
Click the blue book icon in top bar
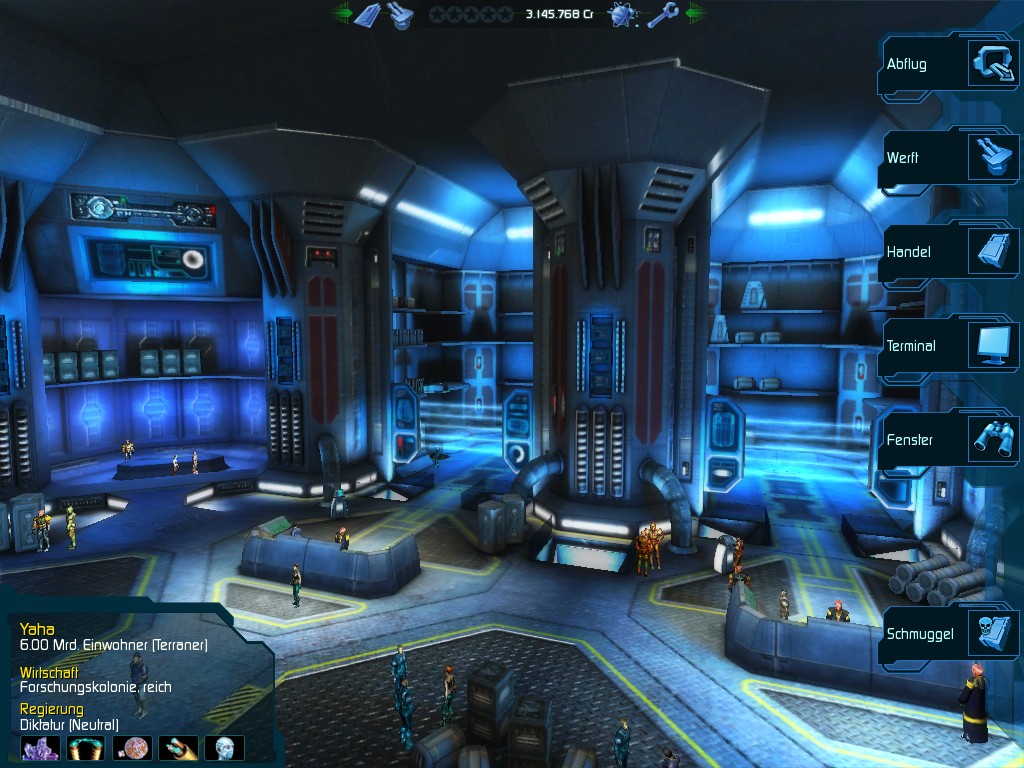click(368, 15)
